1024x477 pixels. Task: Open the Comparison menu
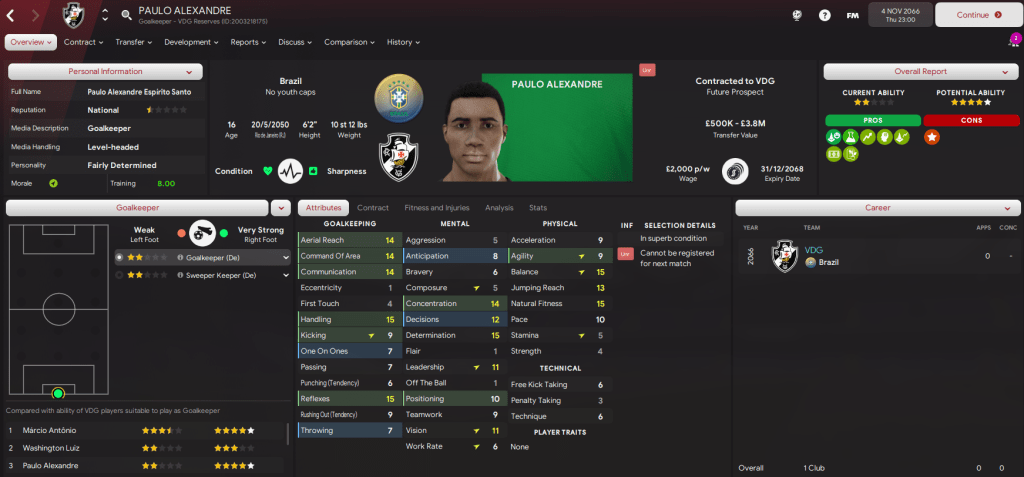click(348, 42)
